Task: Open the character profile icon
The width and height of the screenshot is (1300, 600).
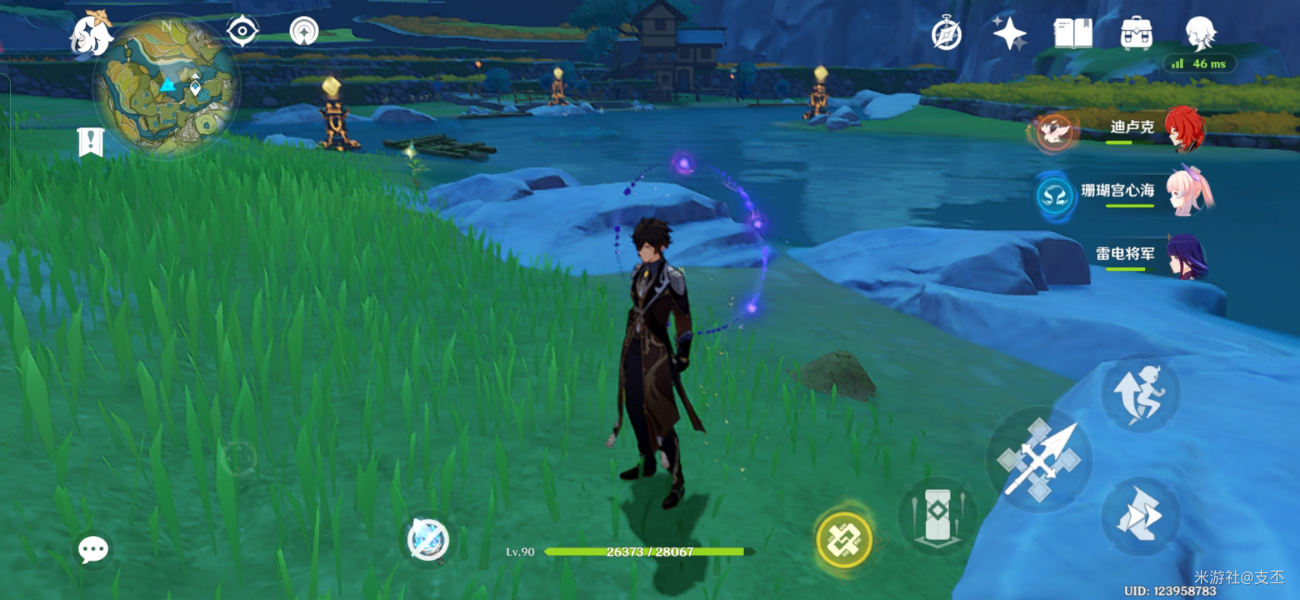Action: [1199, 33]
